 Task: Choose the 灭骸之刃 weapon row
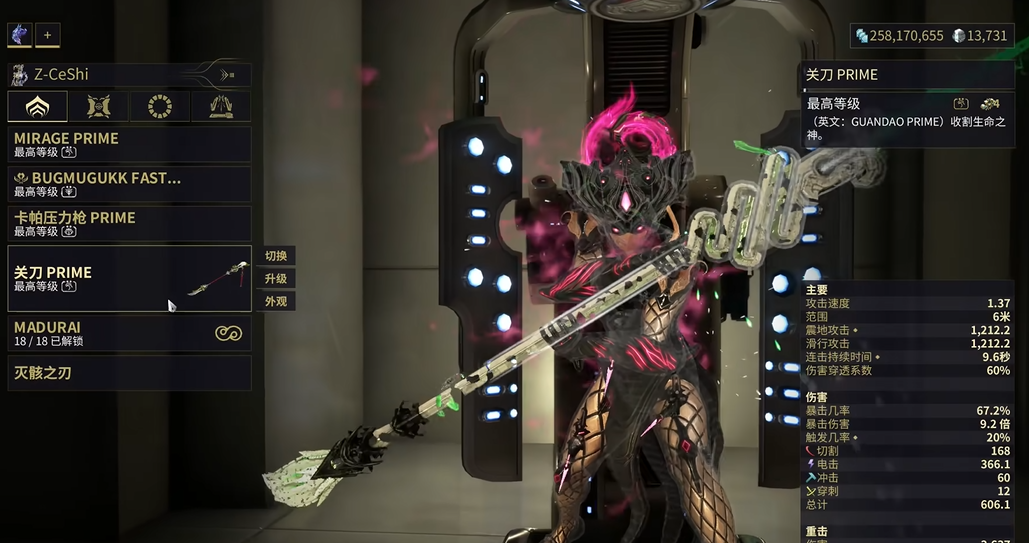[129, 373]
